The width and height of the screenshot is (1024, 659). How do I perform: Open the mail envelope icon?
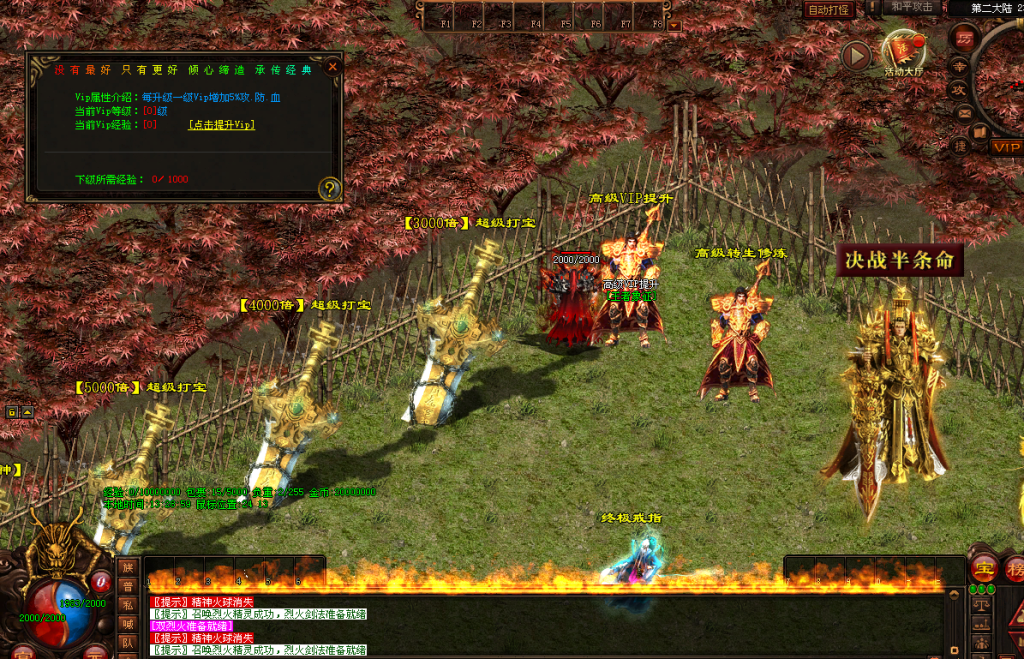964,113
